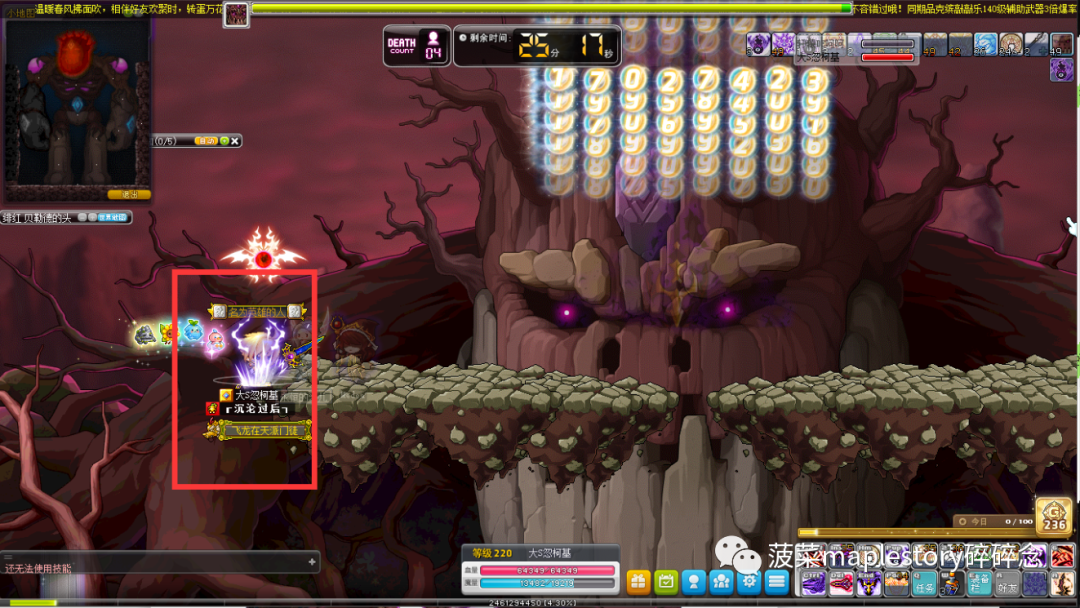
Task: Click the round compass buff icon
Action: coord(1010,44)
